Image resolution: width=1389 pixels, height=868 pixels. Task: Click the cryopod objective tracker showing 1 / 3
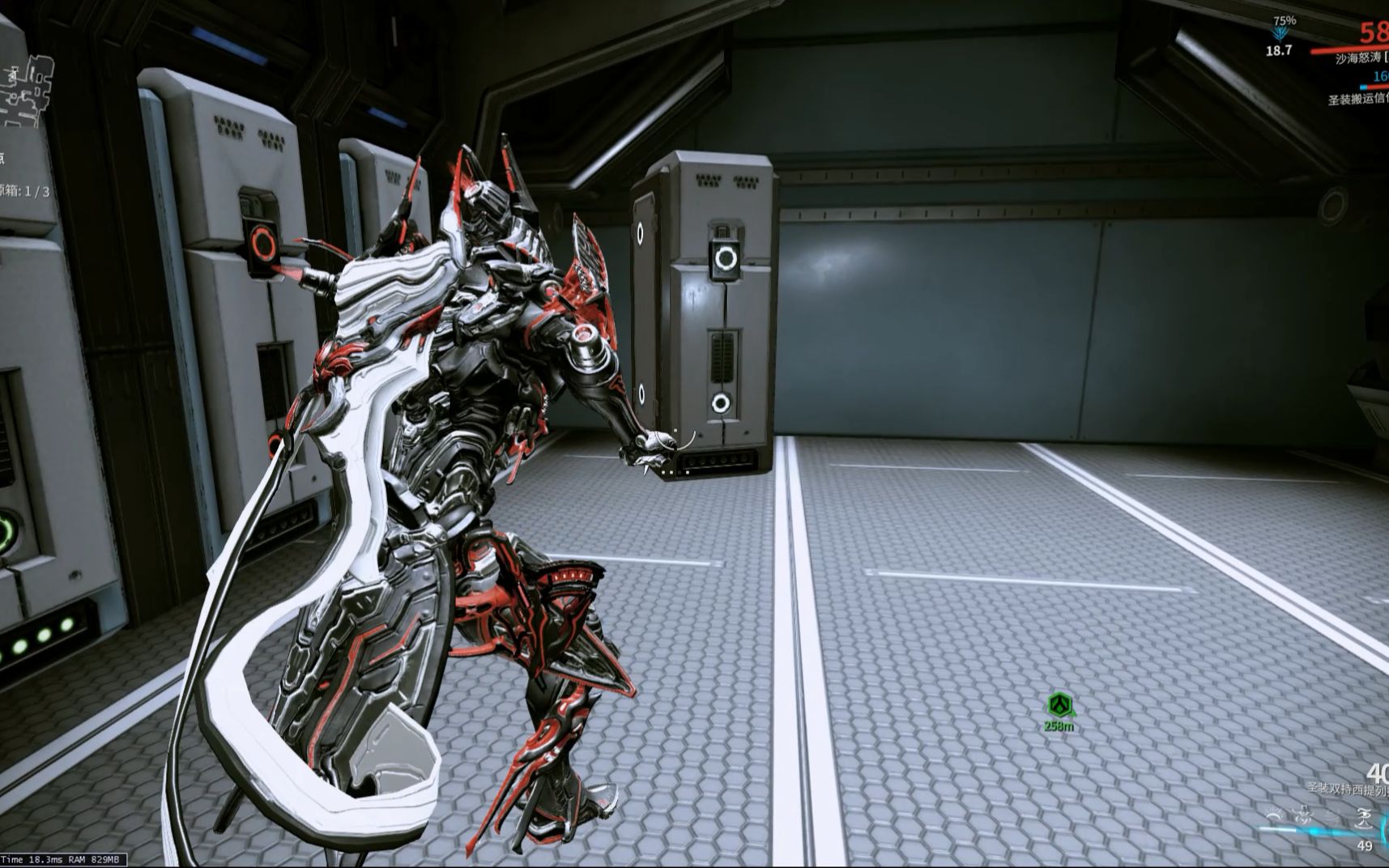[x=24, y=191]
